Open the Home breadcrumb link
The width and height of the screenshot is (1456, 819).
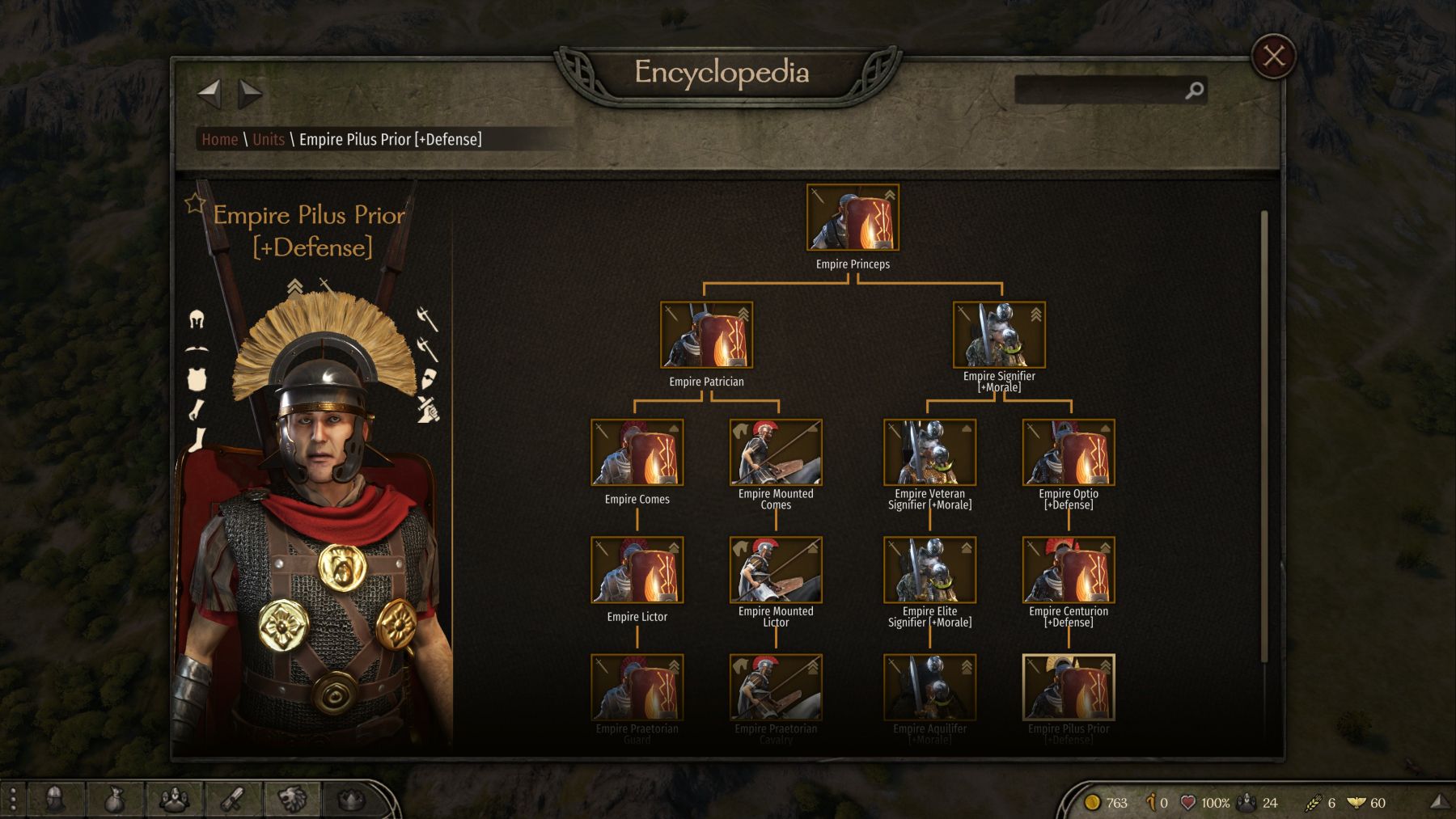(x=219, y=139)
